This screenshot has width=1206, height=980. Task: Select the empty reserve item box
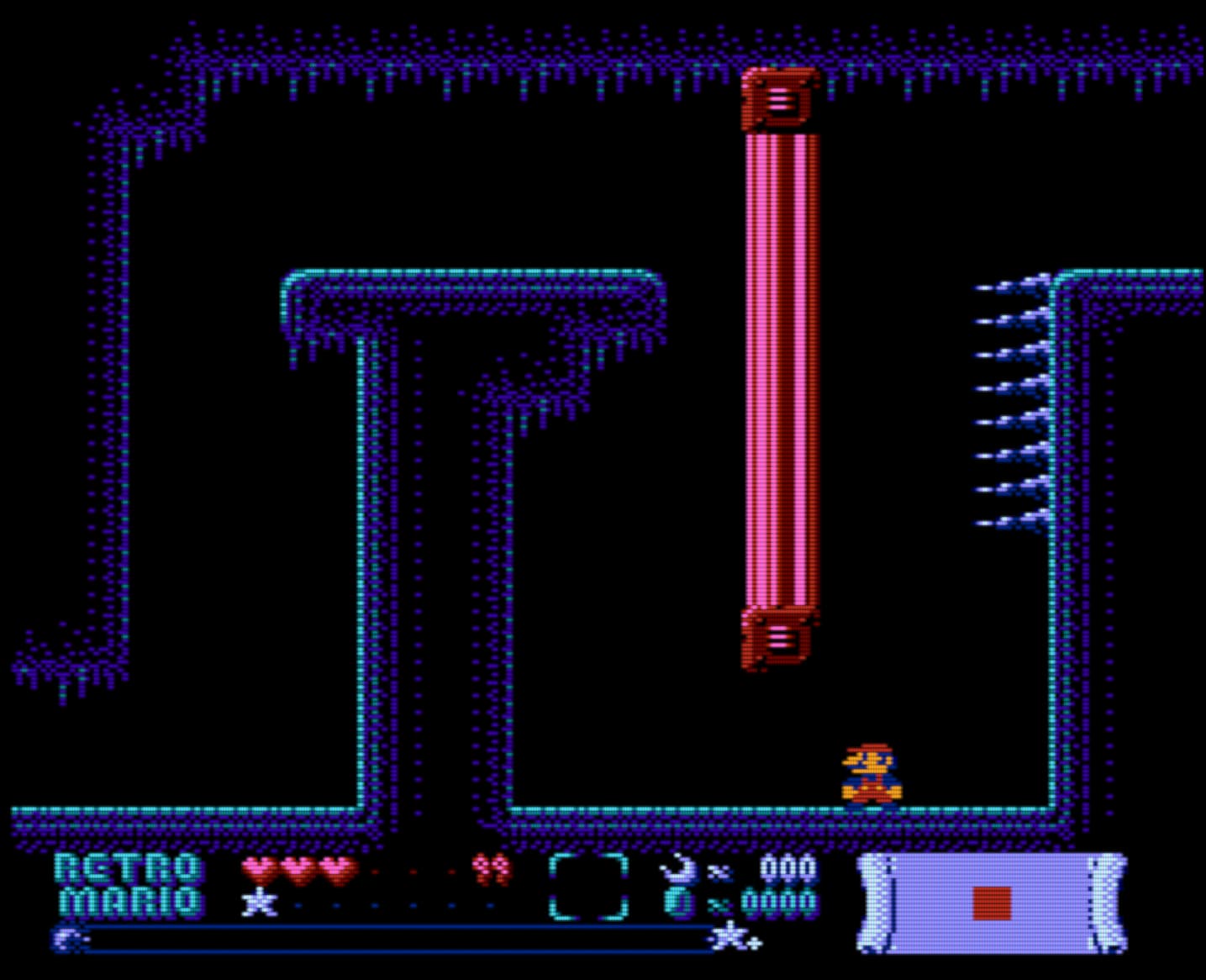[588, 887]
